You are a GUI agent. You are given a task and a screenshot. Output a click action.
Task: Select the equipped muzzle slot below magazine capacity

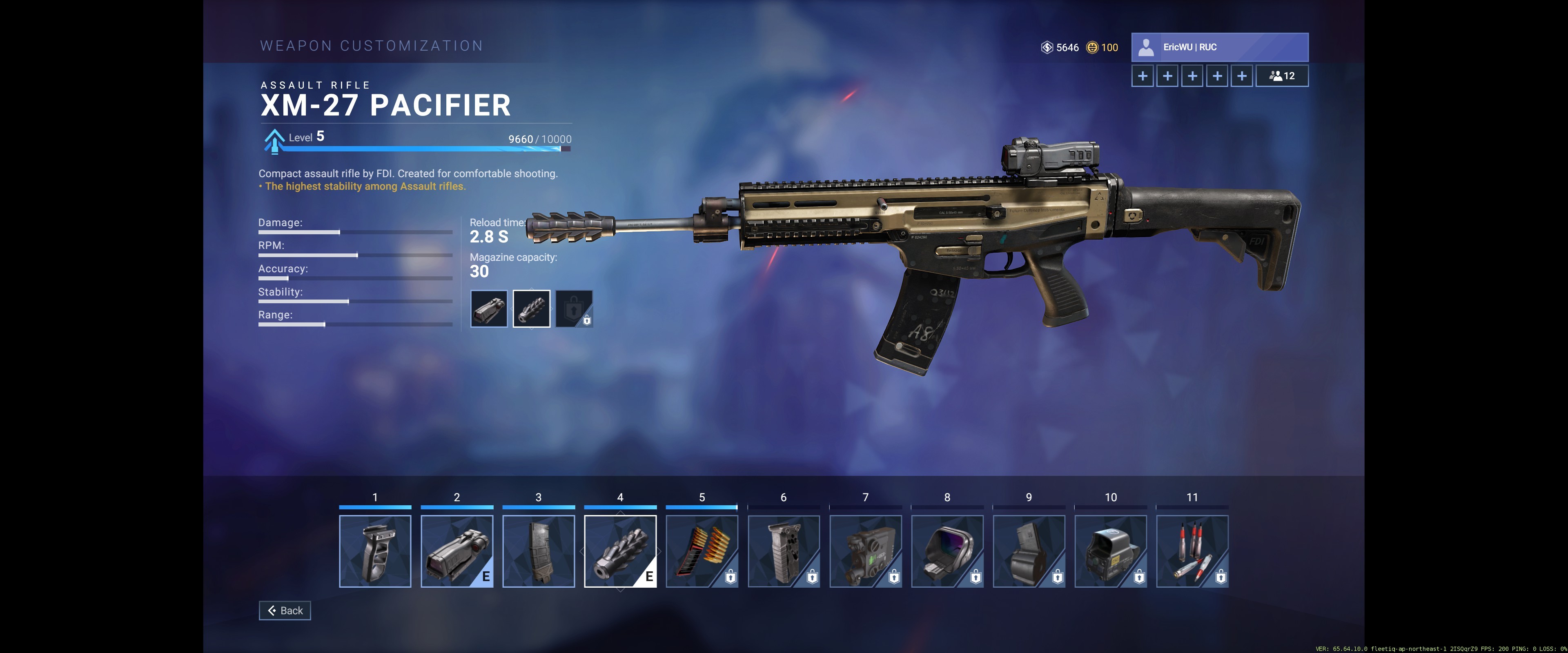tap(531, 309)
